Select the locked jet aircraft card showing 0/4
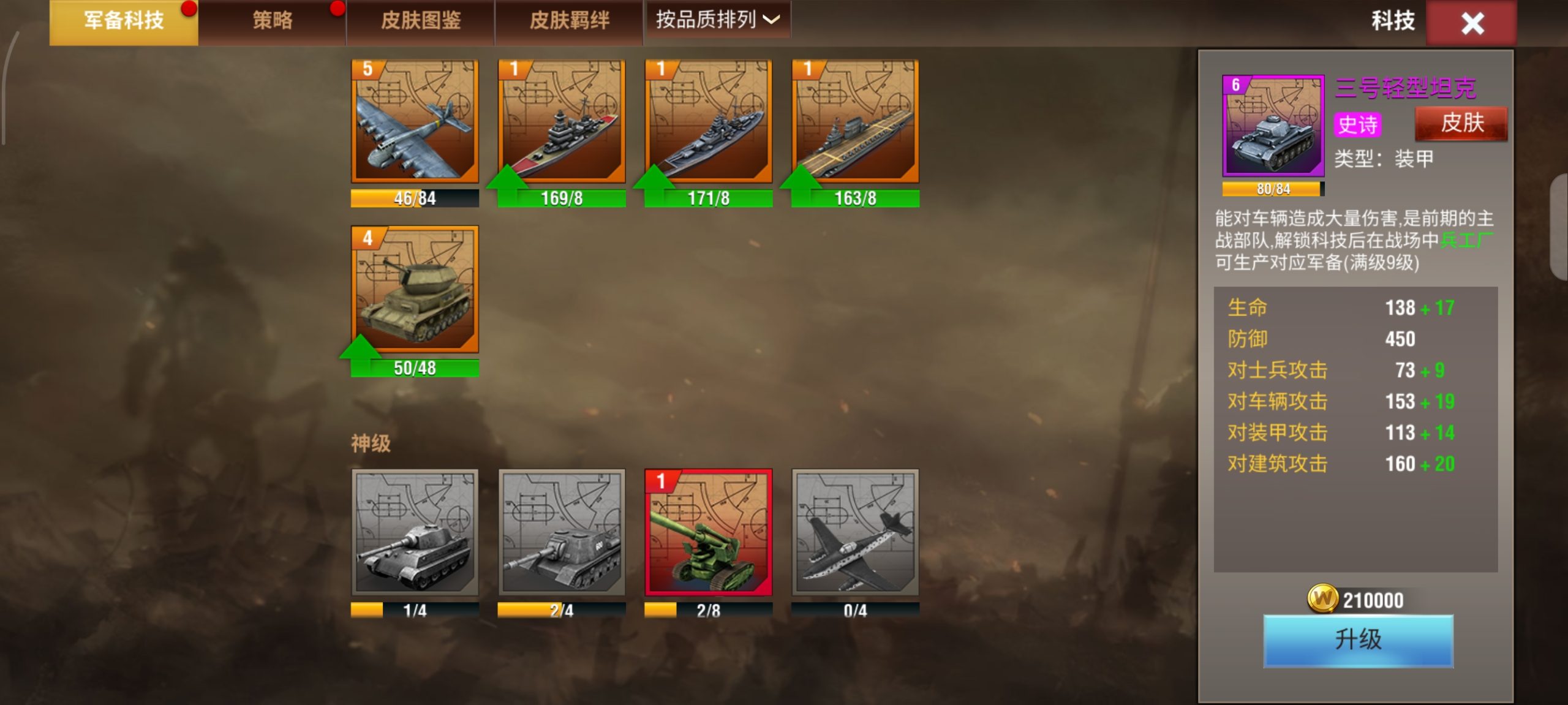 coord(856,532)
